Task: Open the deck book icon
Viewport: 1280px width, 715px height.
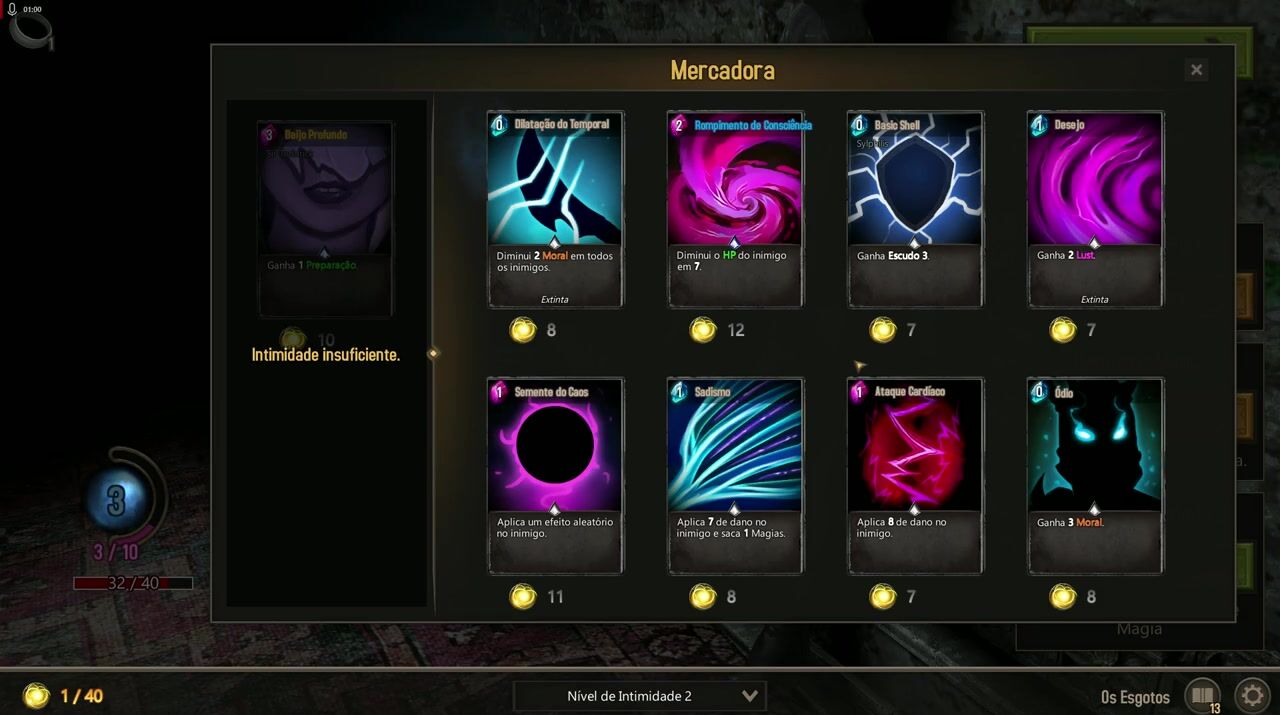Action: [1203, 696]
